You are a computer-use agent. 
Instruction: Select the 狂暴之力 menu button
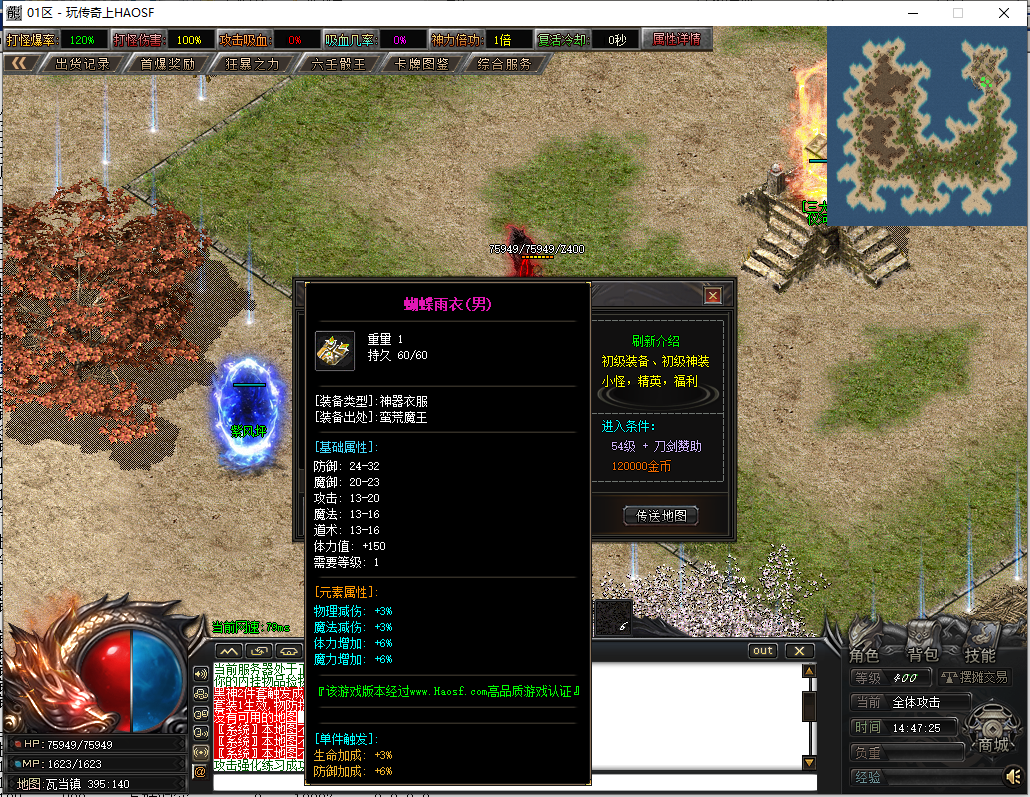(252, 64)
